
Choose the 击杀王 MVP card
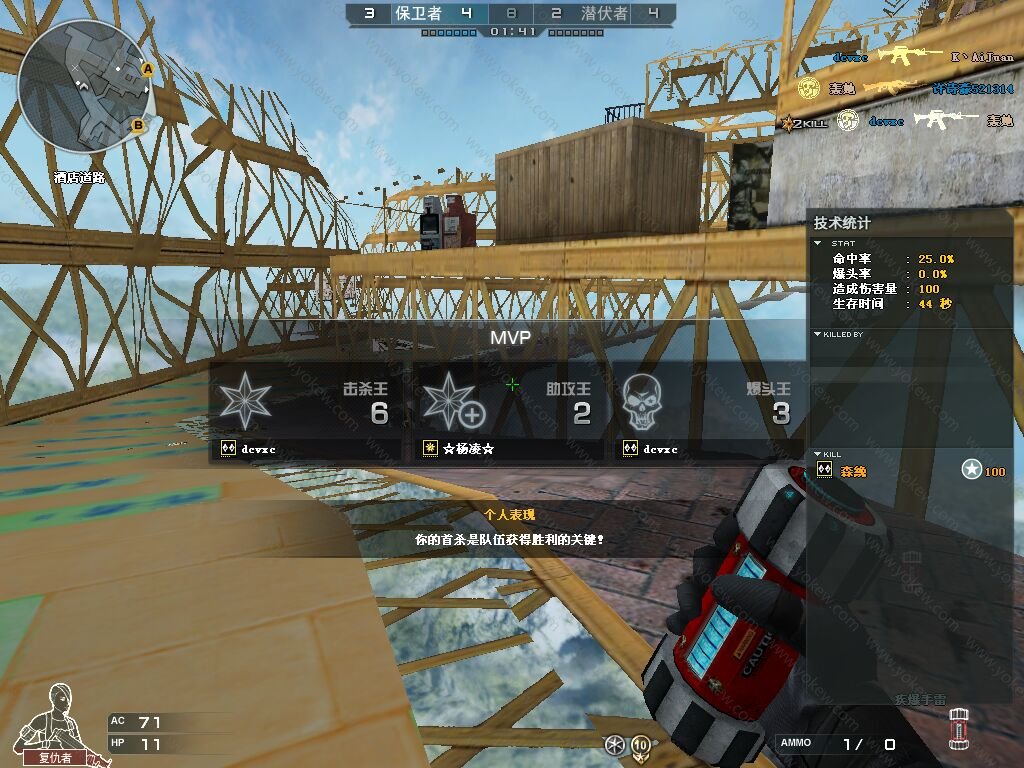tap(309, 411)
